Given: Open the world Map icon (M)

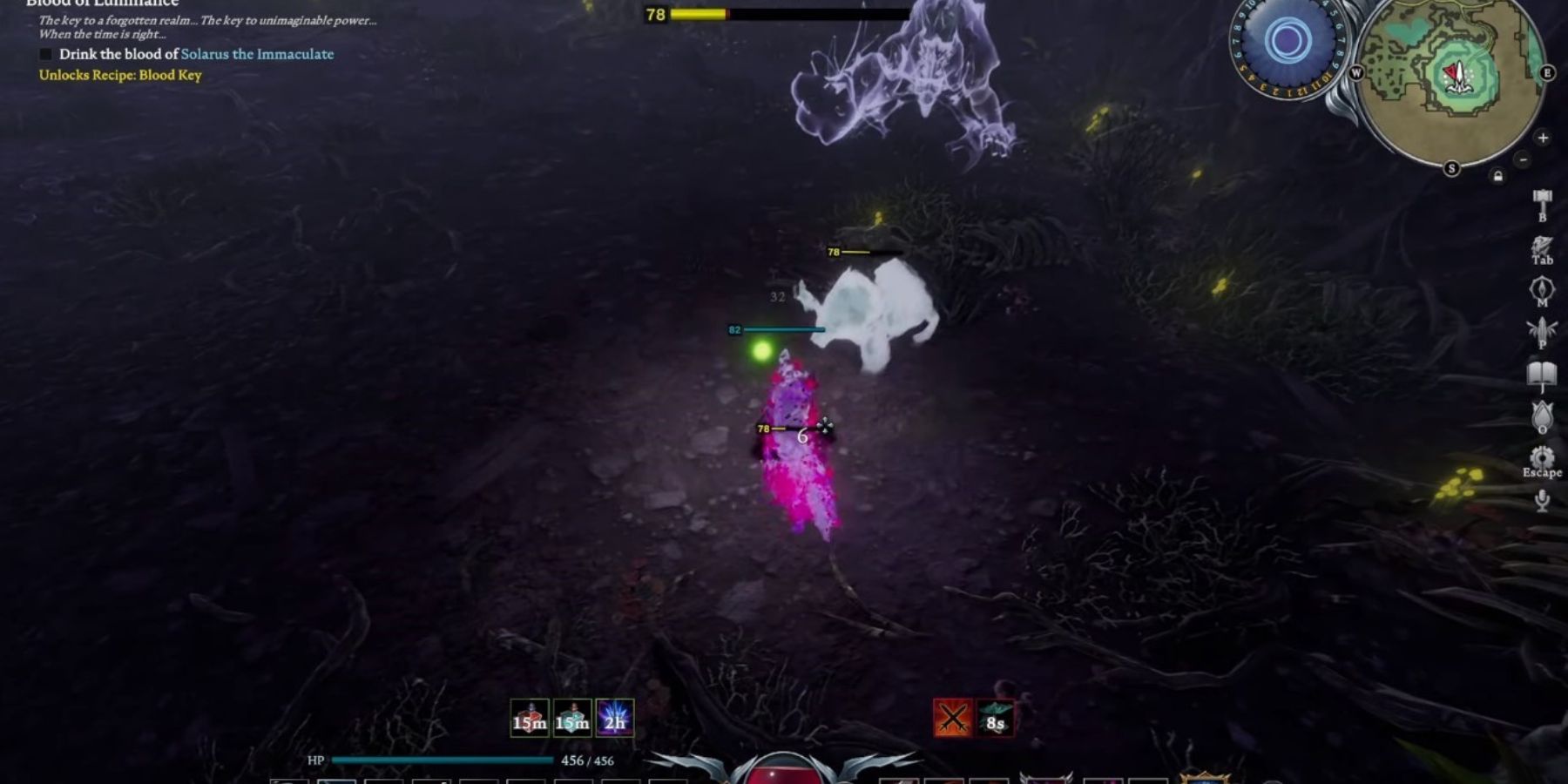Looking at the screenshot, I should (x=1541, y=287).
